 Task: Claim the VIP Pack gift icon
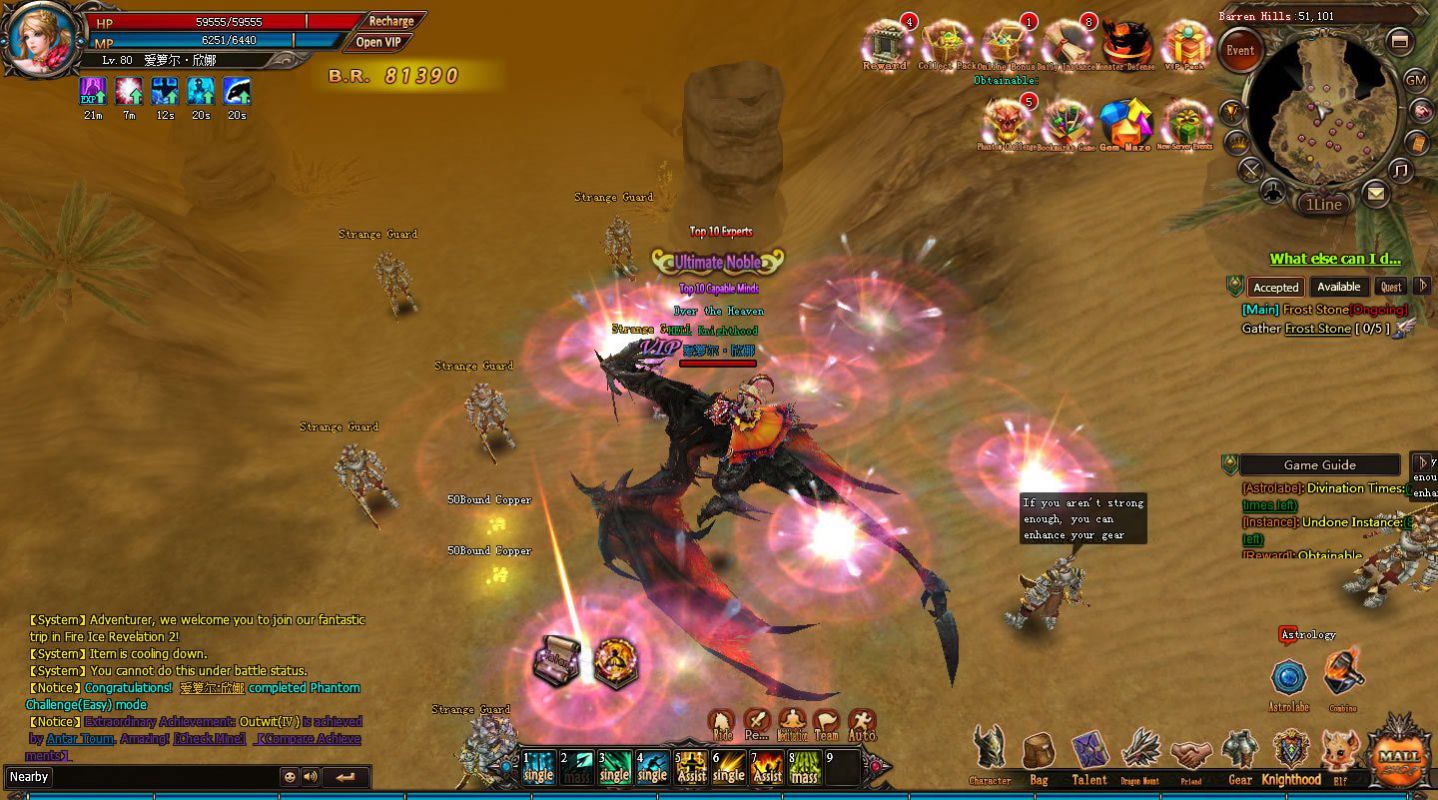(x=1187, y=44)
